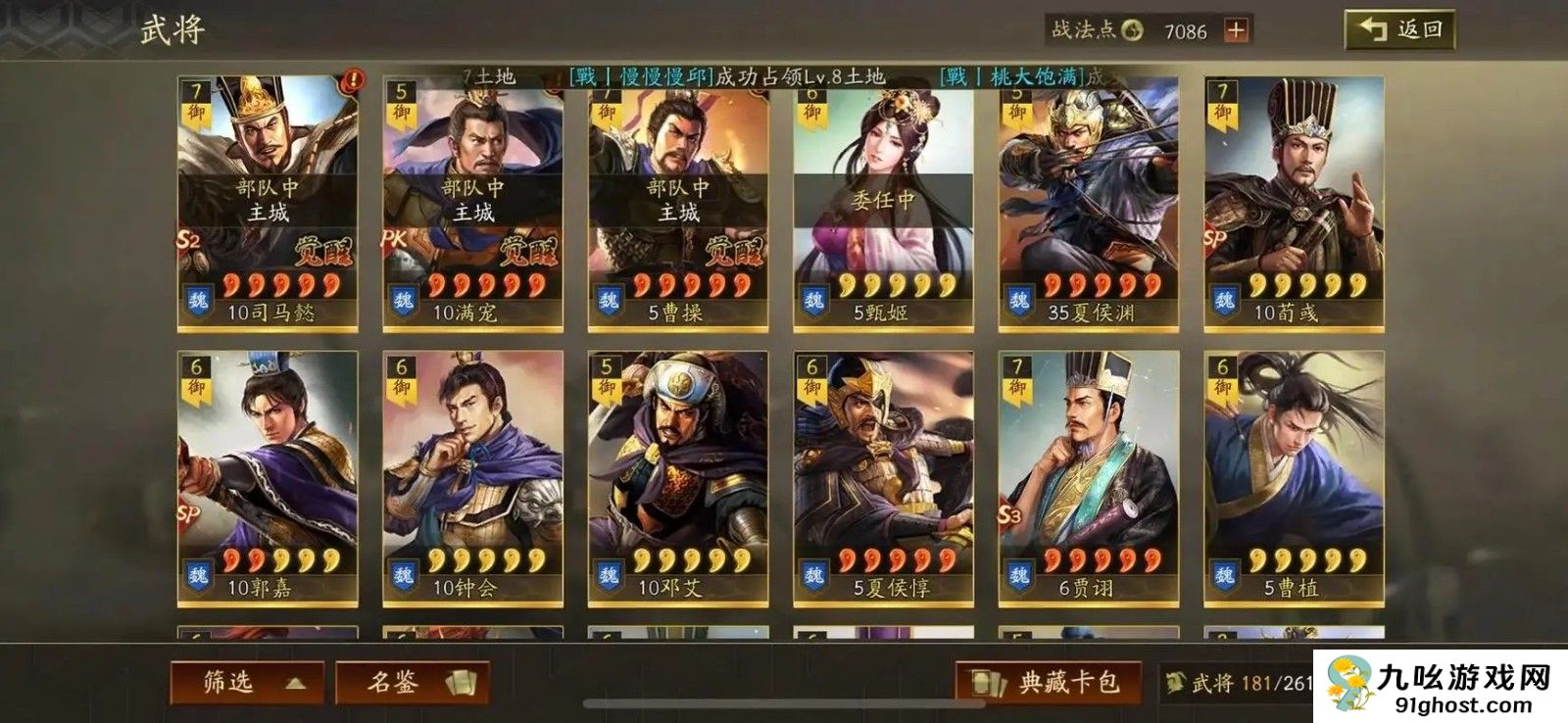Open the 贾诩 general card
This screenshot has height=723, width=1568.
click(x=1089, y=478)
